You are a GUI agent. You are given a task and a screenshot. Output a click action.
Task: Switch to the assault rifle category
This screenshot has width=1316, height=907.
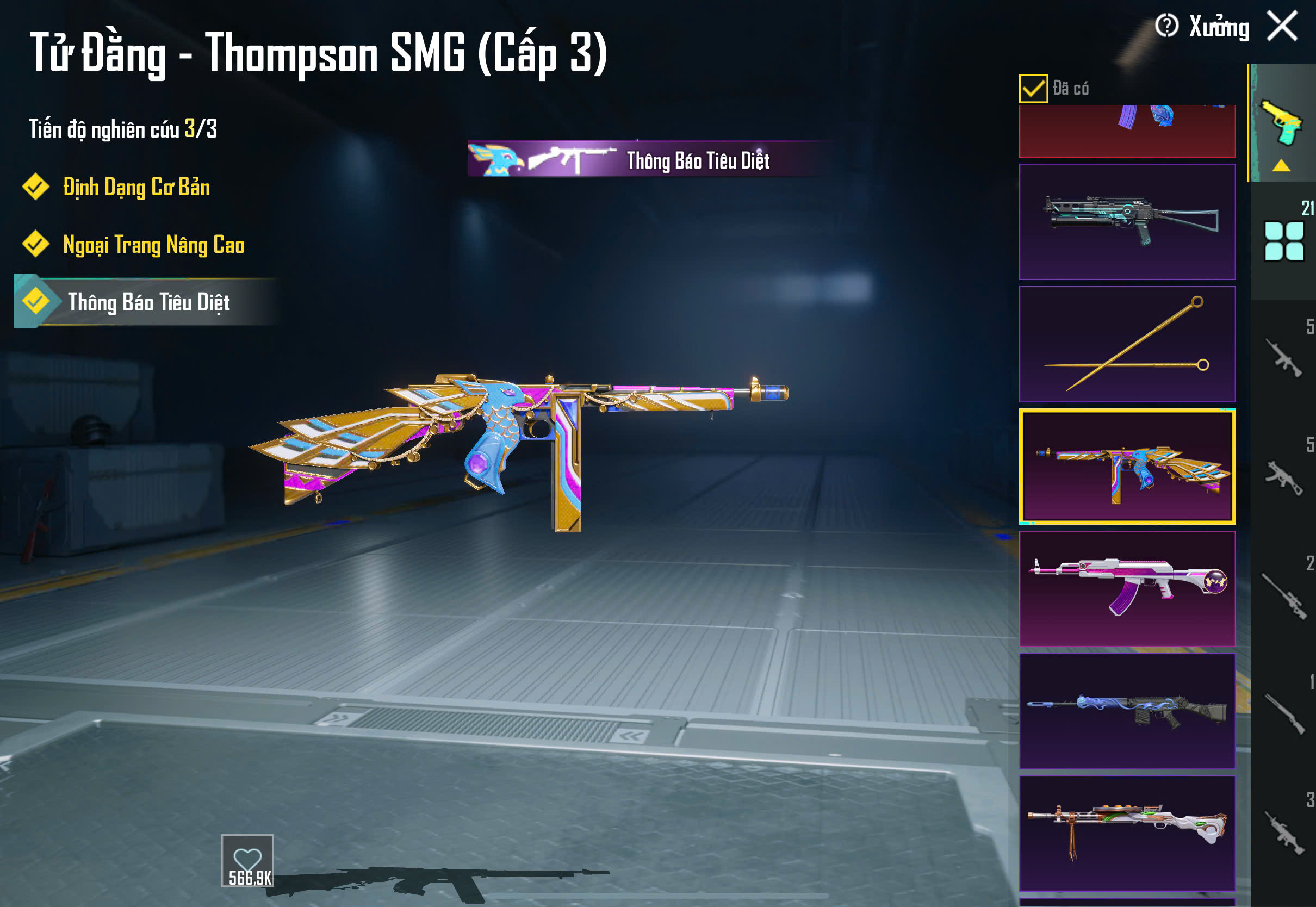tap(1283, 358)
